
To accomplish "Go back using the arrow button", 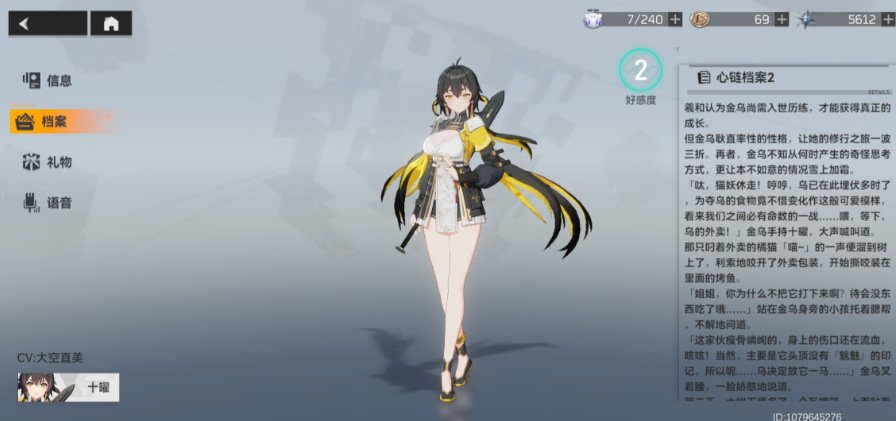I will pyautogui.click(x=47, y=24).
